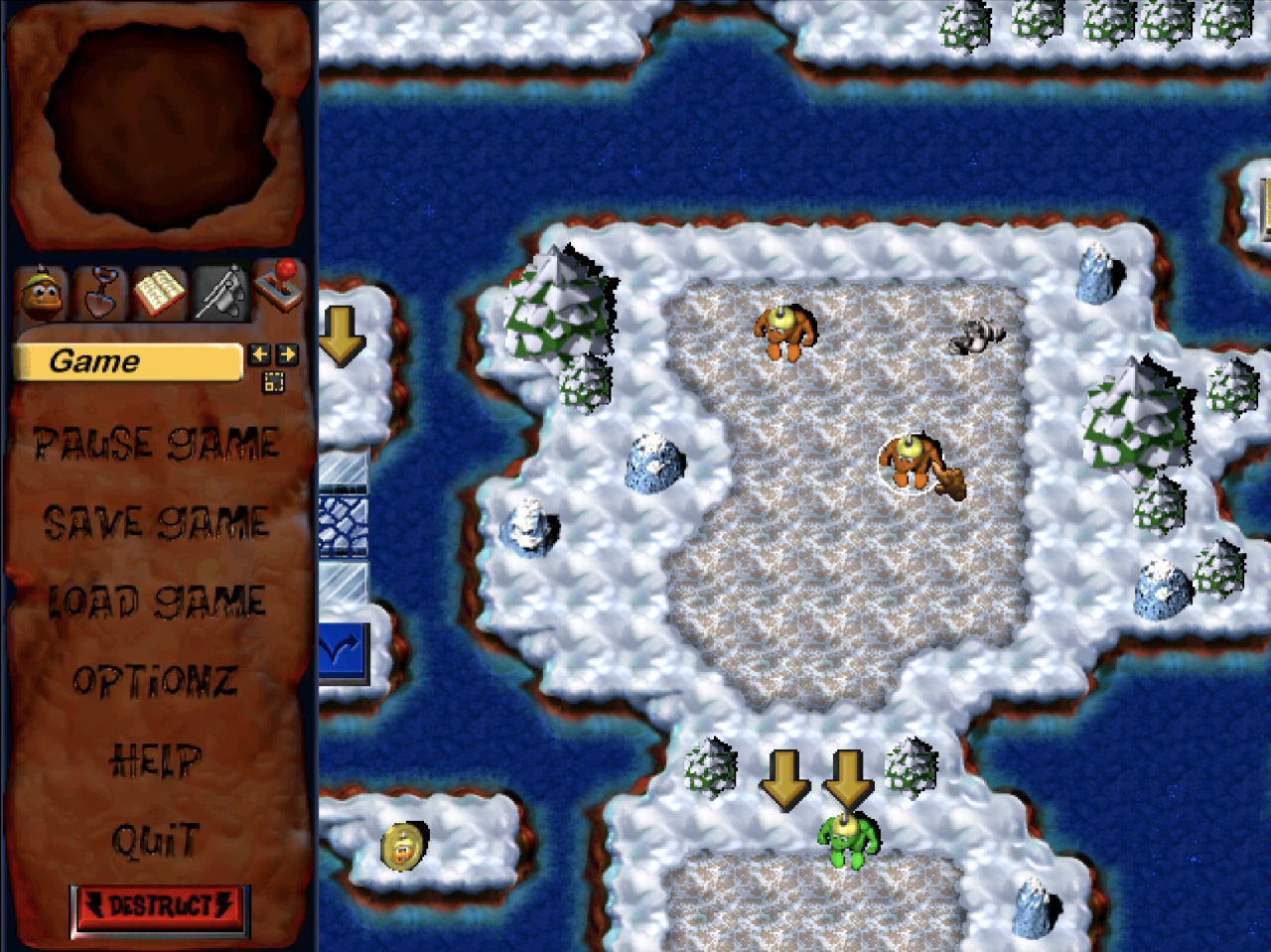The width and height of the screenshot is (1271, 952).
Task: Pause the game from the menu
Action: (x=156, y=444)
